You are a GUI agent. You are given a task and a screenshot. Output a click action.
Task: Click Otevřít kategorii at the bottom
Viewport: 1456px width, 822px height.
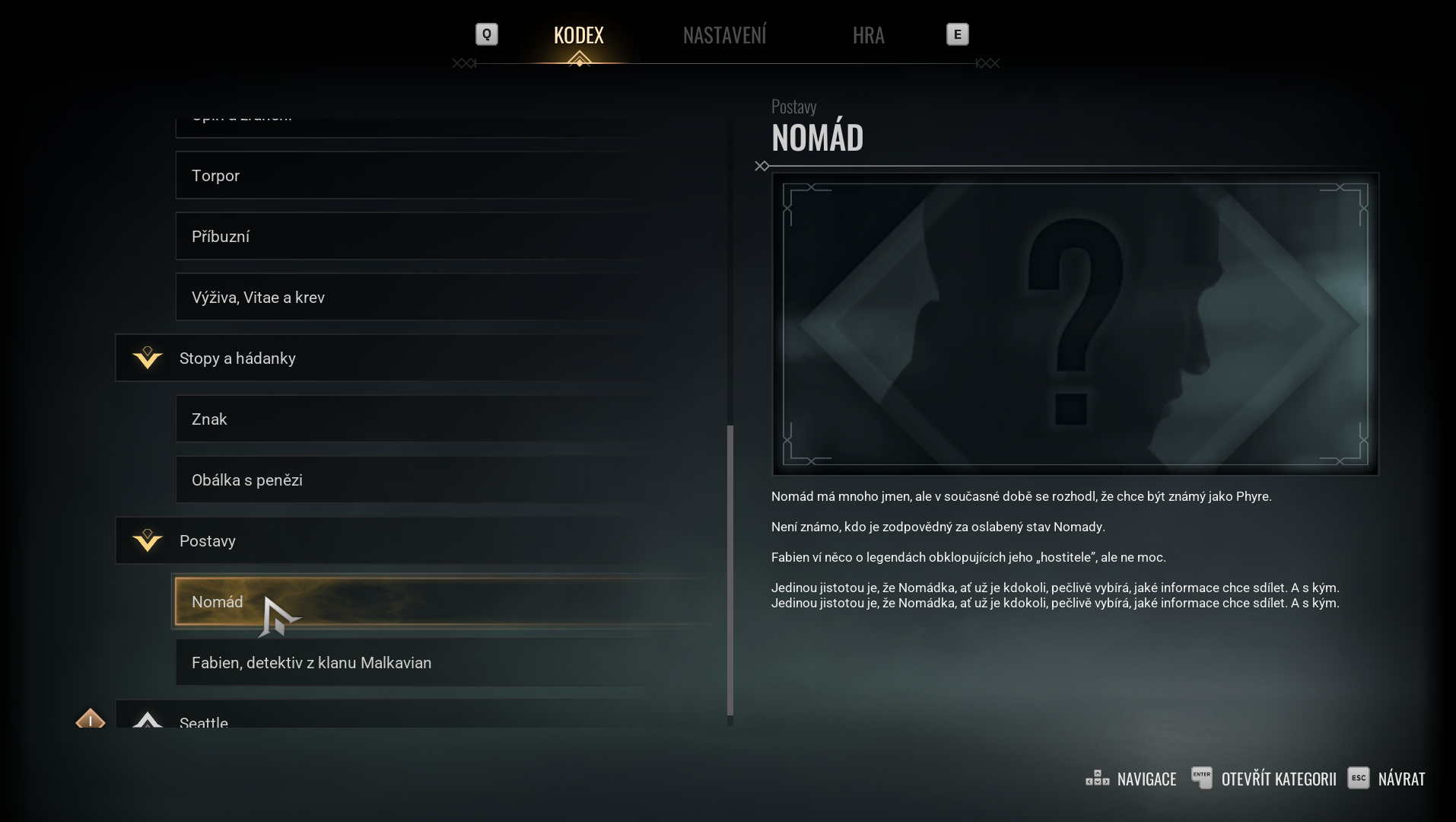[x=1264, y=779]
